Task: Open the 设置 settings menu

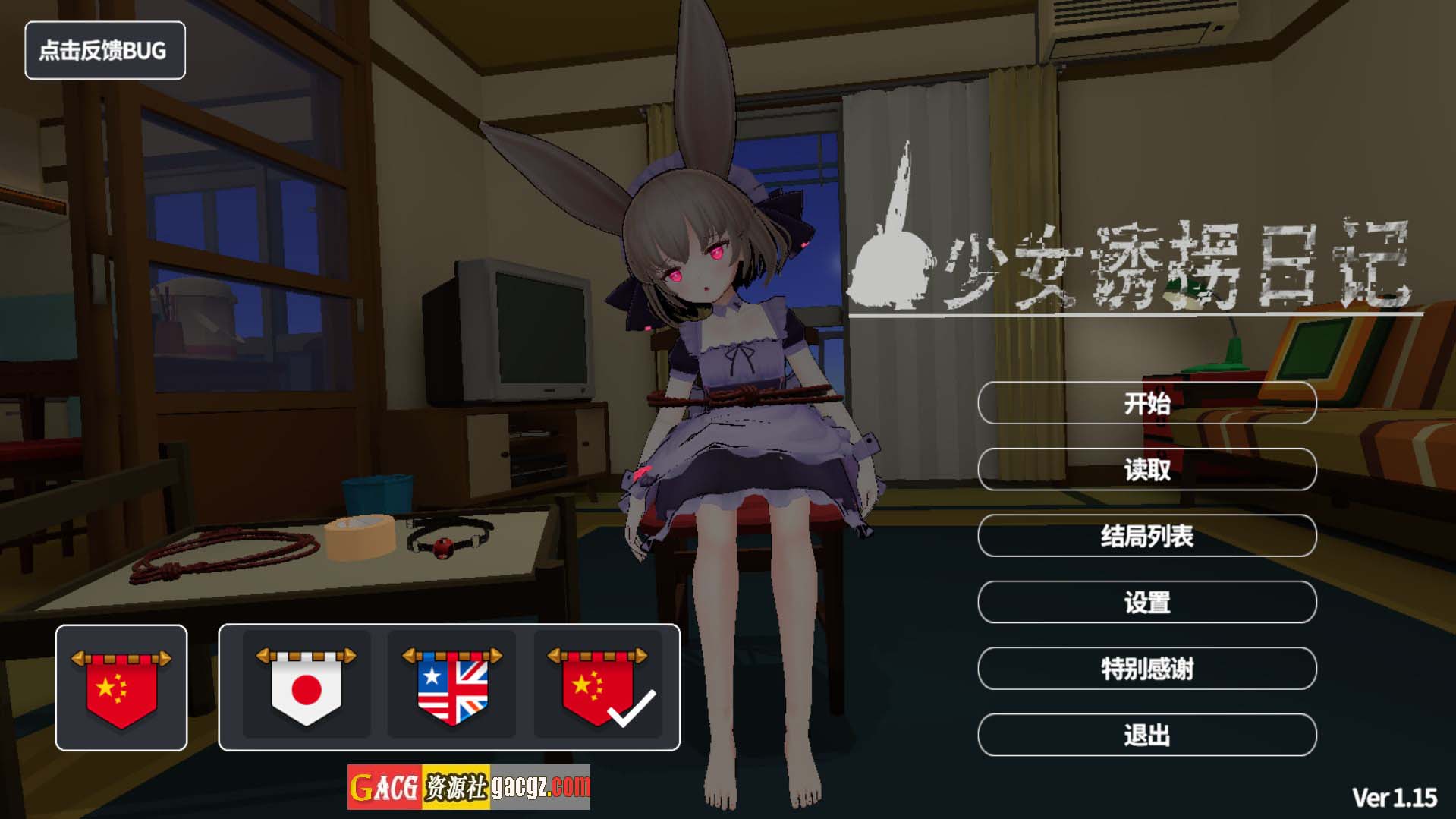Action: (1146, 603)
